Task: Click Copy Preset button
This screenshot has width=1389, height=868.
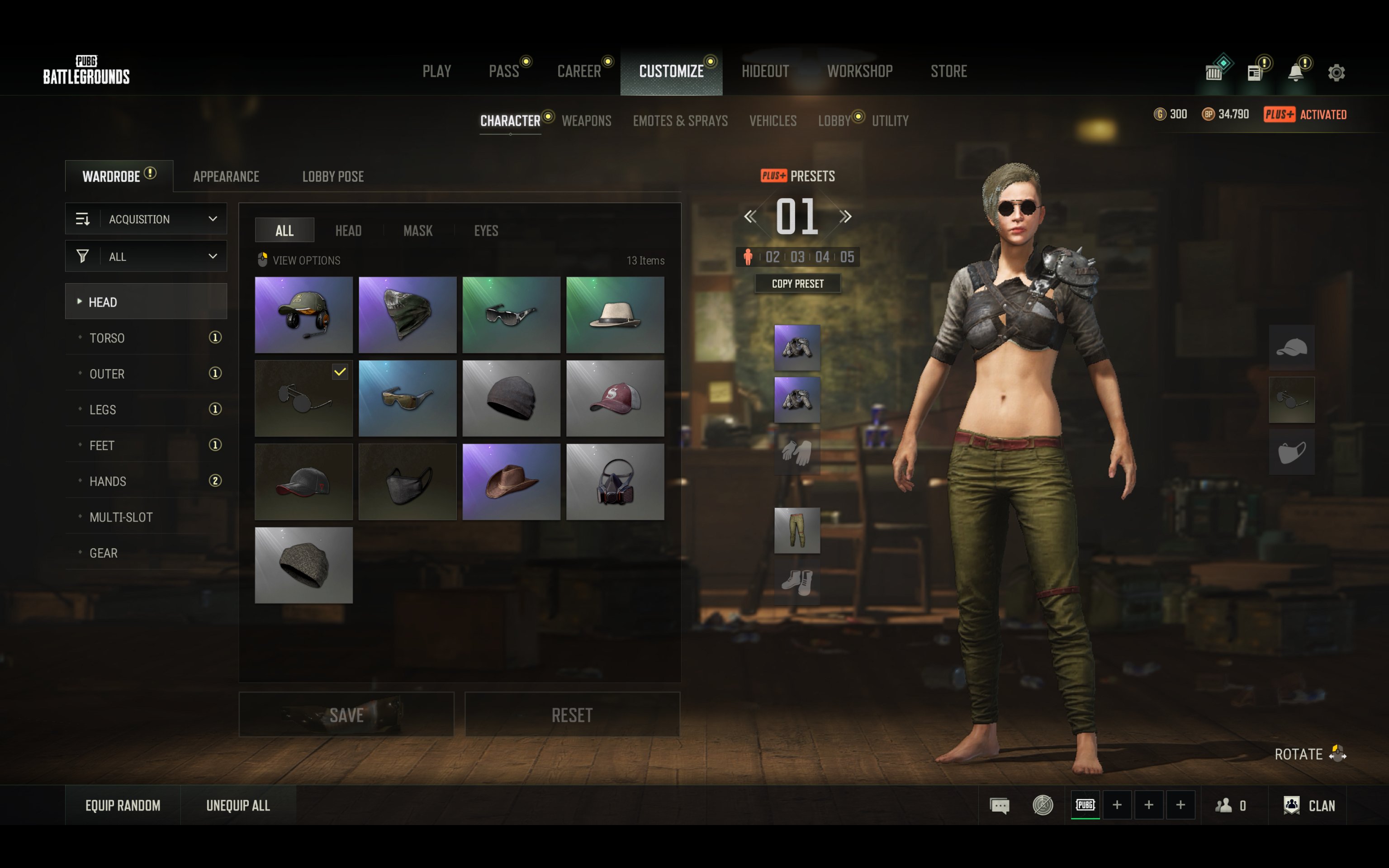Action: point(797,284)
